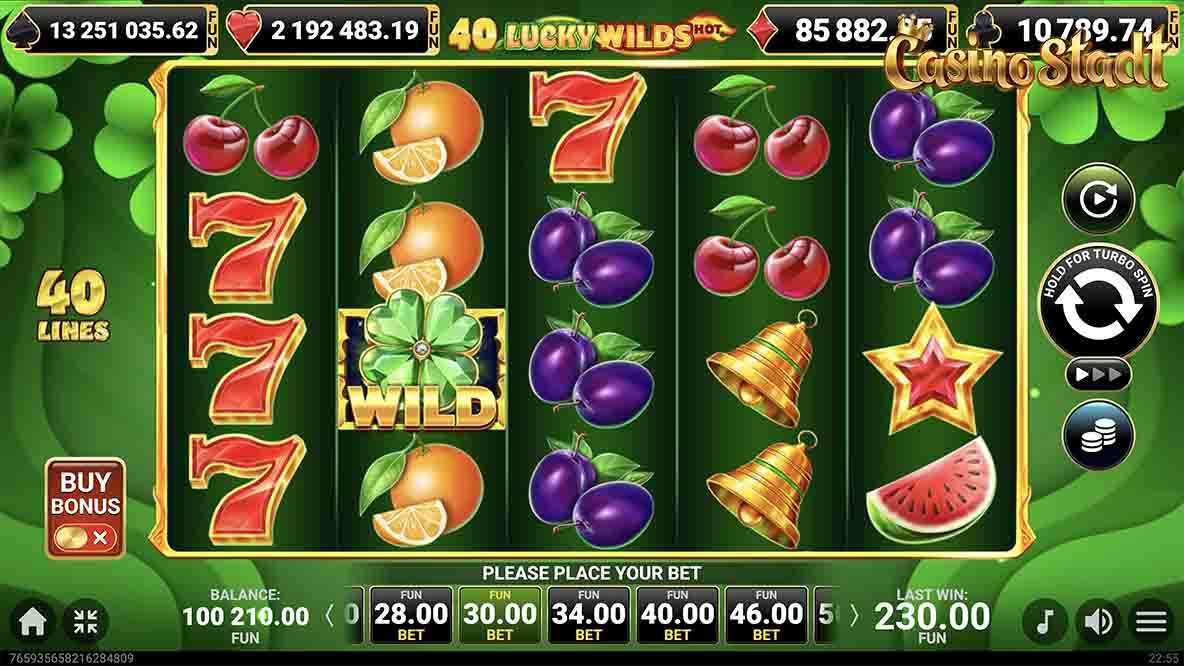Screen dimensions: 1184x666
Task: Set the bet to 34.00
Action: point(588,615)
